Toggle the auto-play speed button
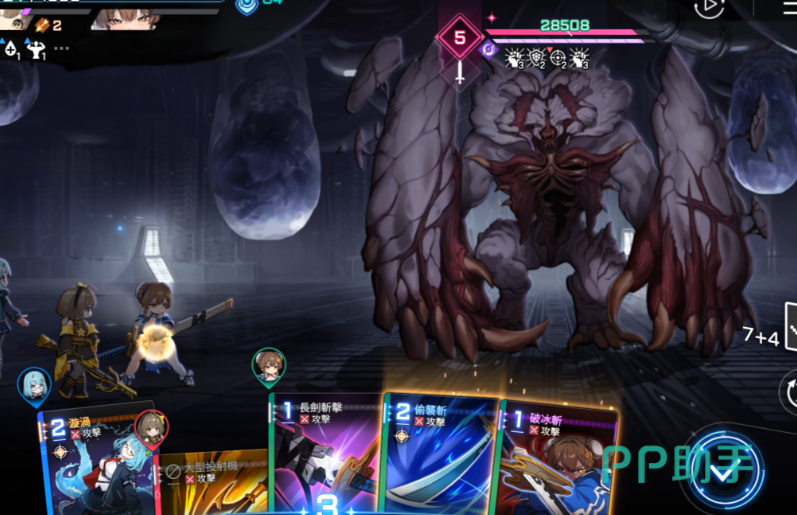Viewport: 797px width, 515px height. point(708,7)
